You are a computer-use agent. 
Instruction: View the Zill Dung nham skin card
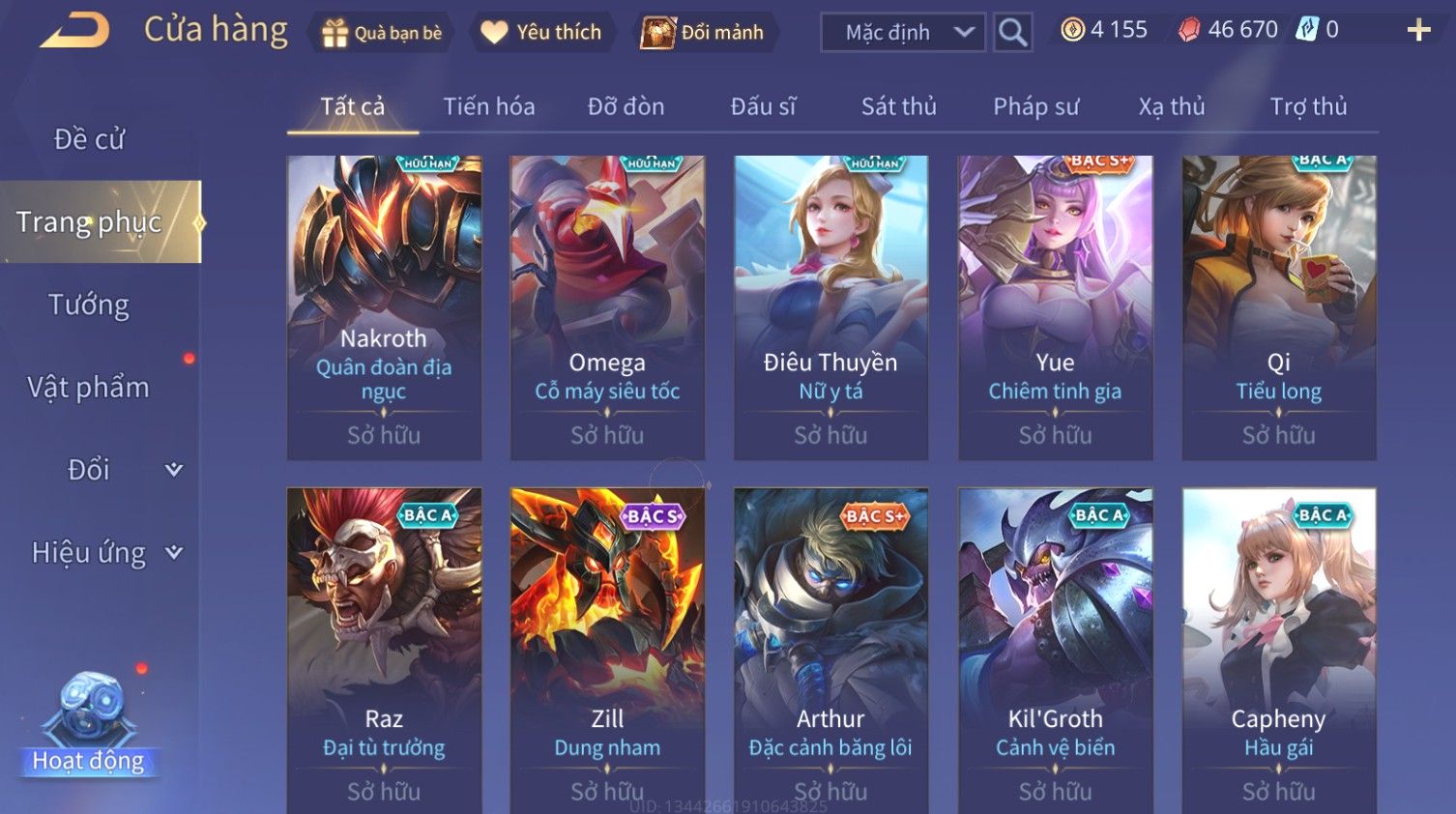(x=607, y=648)
